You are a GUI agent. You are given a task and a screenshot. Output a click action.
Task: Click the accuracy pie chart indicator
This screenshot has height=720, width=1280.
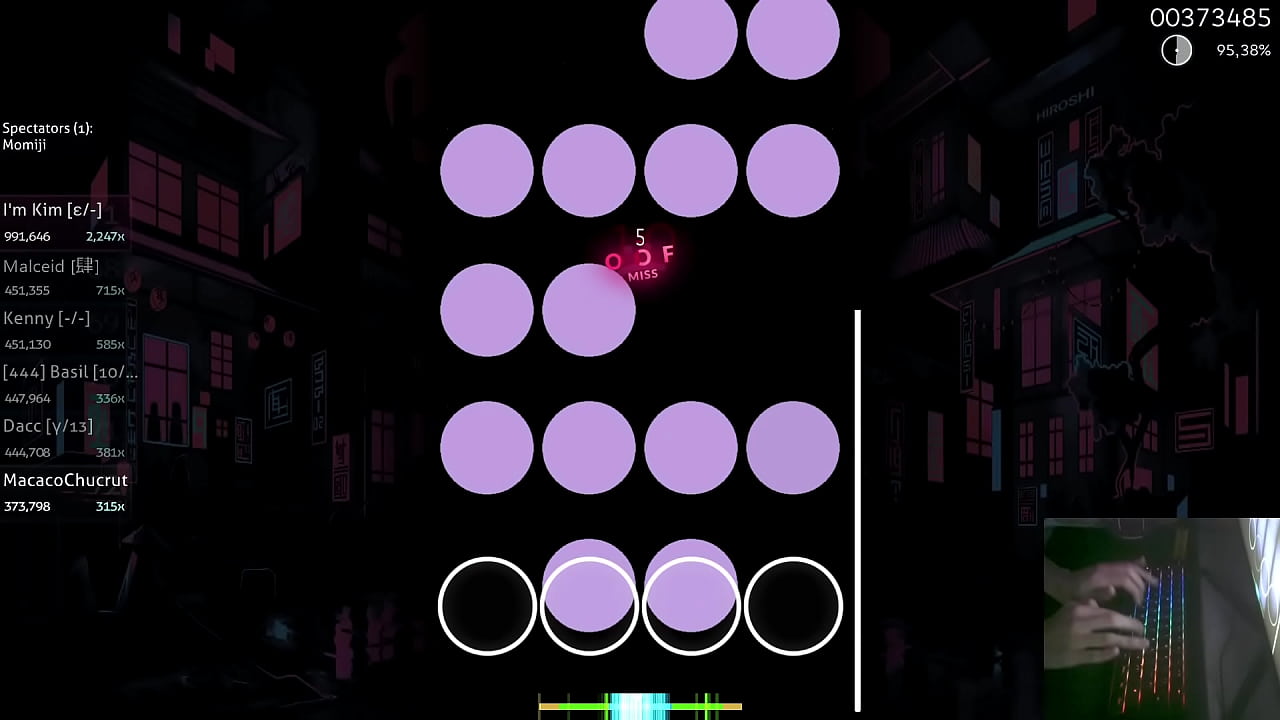1176,49
